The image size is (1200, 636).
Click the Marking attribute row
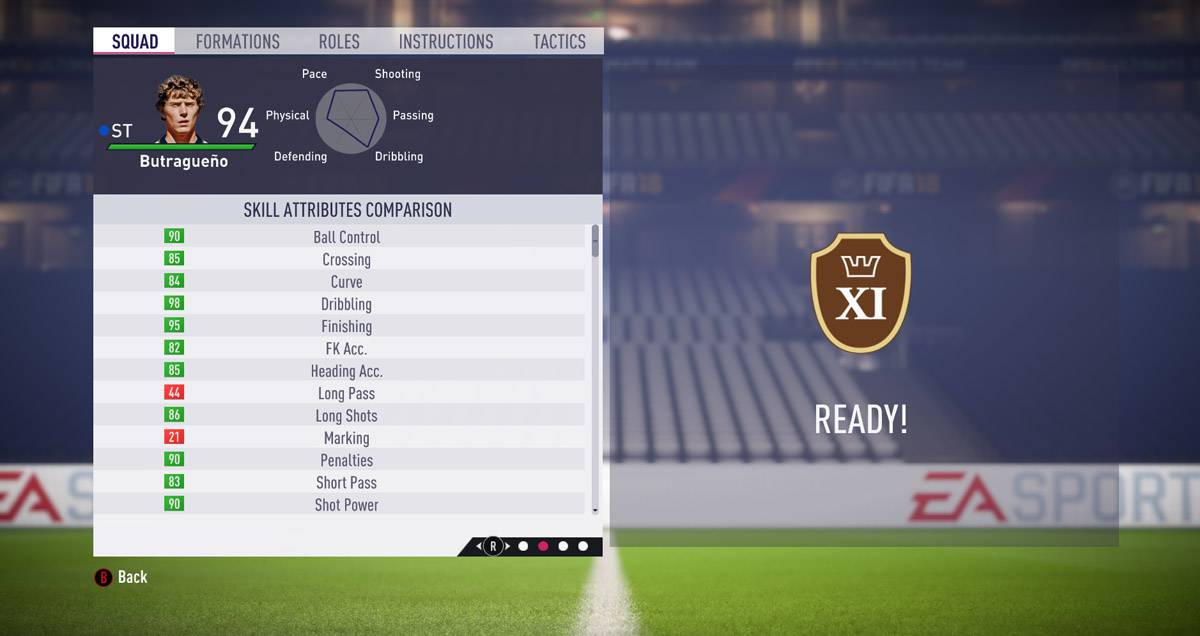pos(346,438)
